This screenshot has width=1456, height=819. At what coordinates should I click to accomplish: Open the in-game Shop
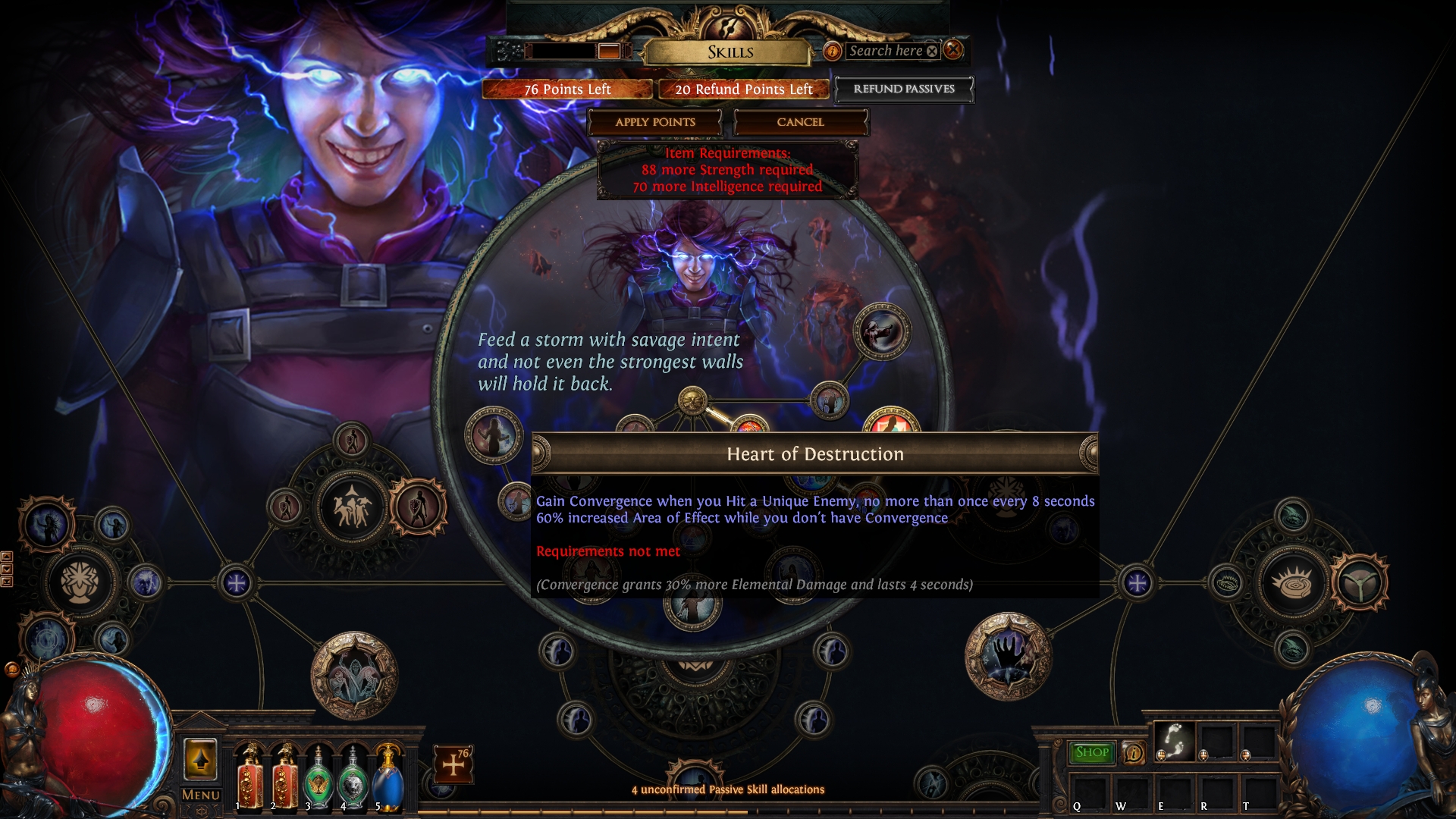tap(1090, 753)
